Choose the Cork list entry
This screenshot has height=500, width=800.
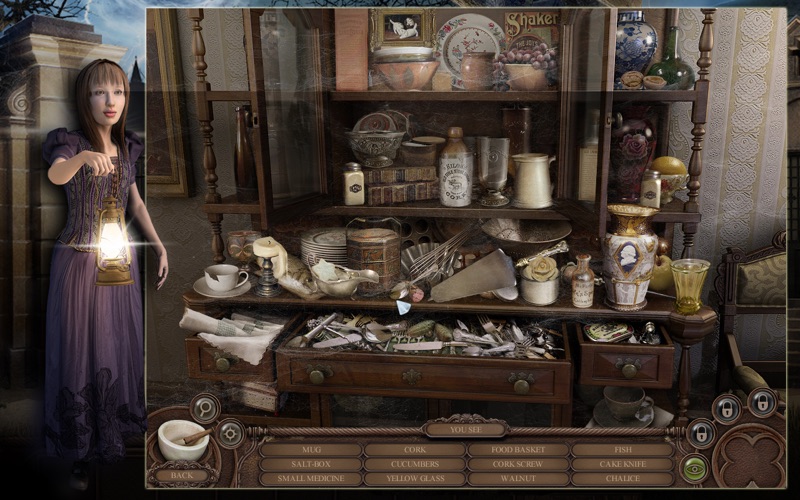click(x=414, y=450)
